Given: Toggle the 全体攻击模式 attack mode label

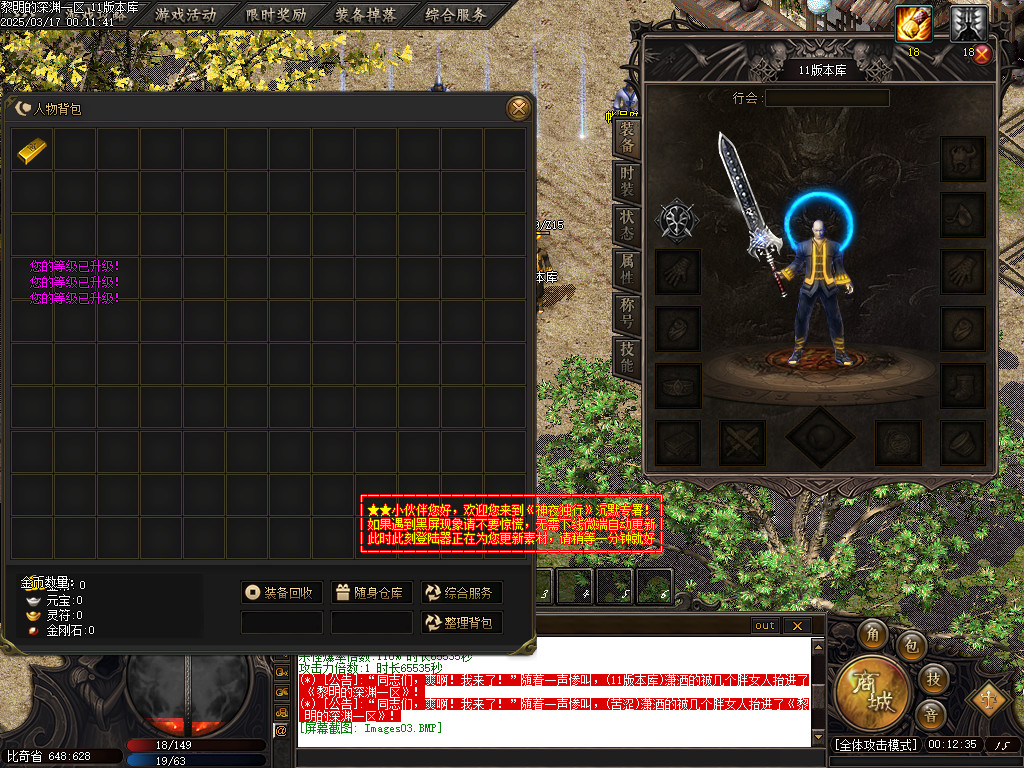Looking at the screenshot, I should (x=875, y=745).
